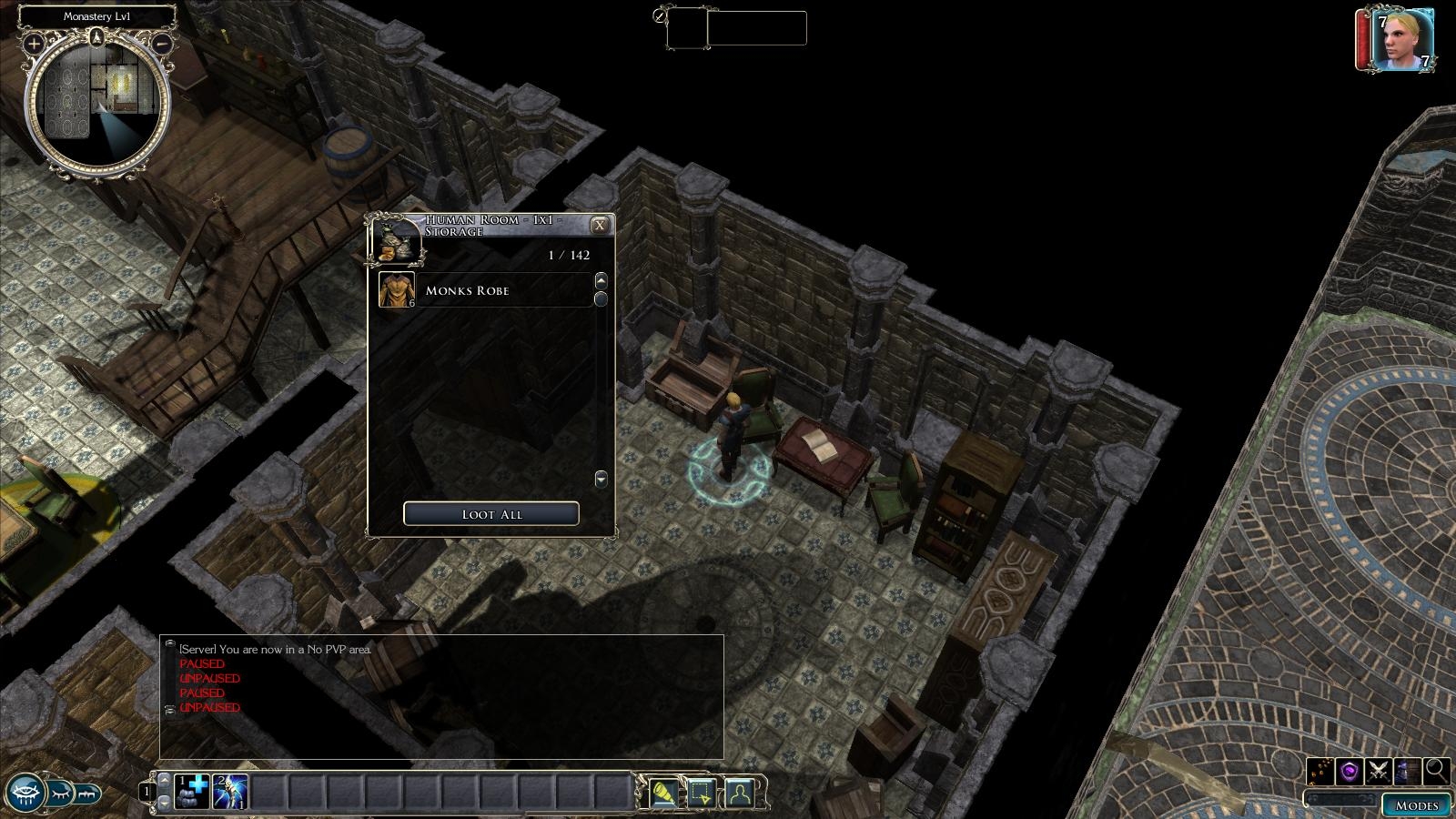Click the marquee selection tool button

[x=701, y=794]
